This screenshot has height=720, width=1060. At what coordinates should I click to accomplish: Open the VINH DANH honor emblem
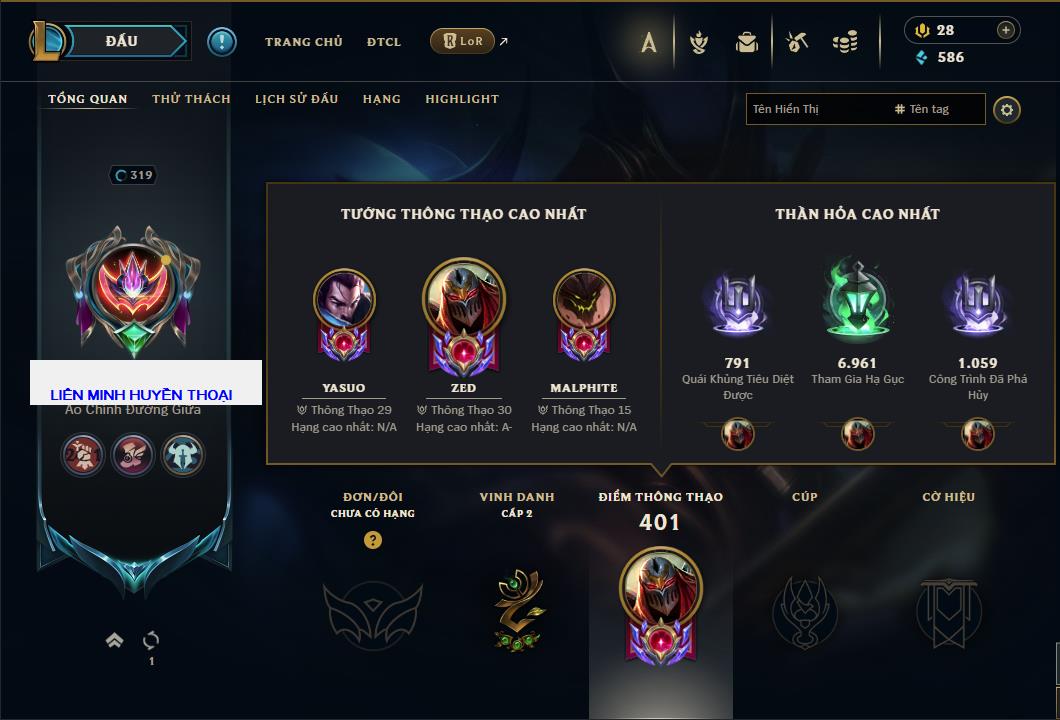pyautogui.click(x=517, y=608)
